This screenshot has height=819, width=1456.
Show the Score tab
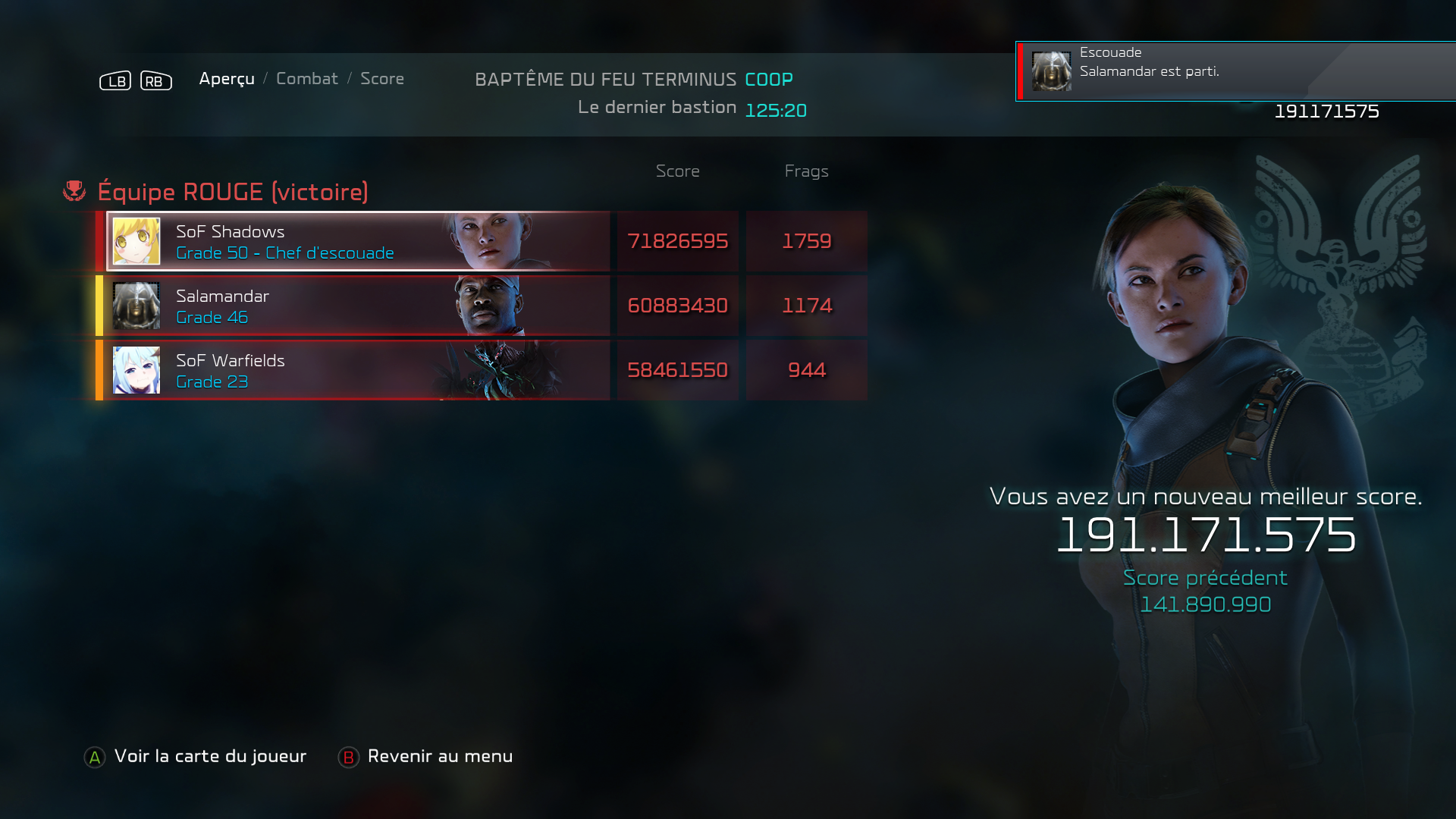381,79
